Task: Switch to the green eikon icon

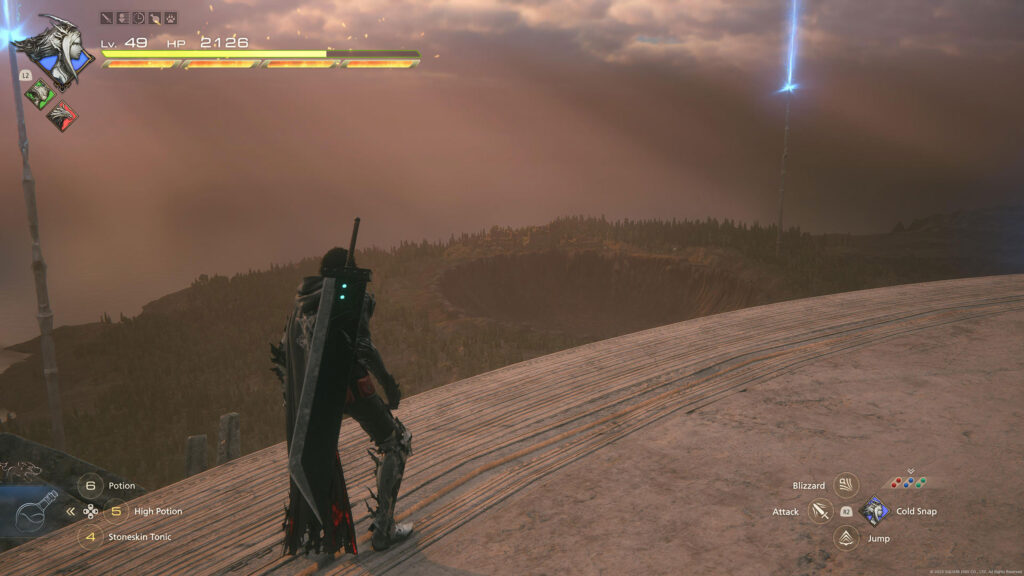Action: tap(39, 95)
